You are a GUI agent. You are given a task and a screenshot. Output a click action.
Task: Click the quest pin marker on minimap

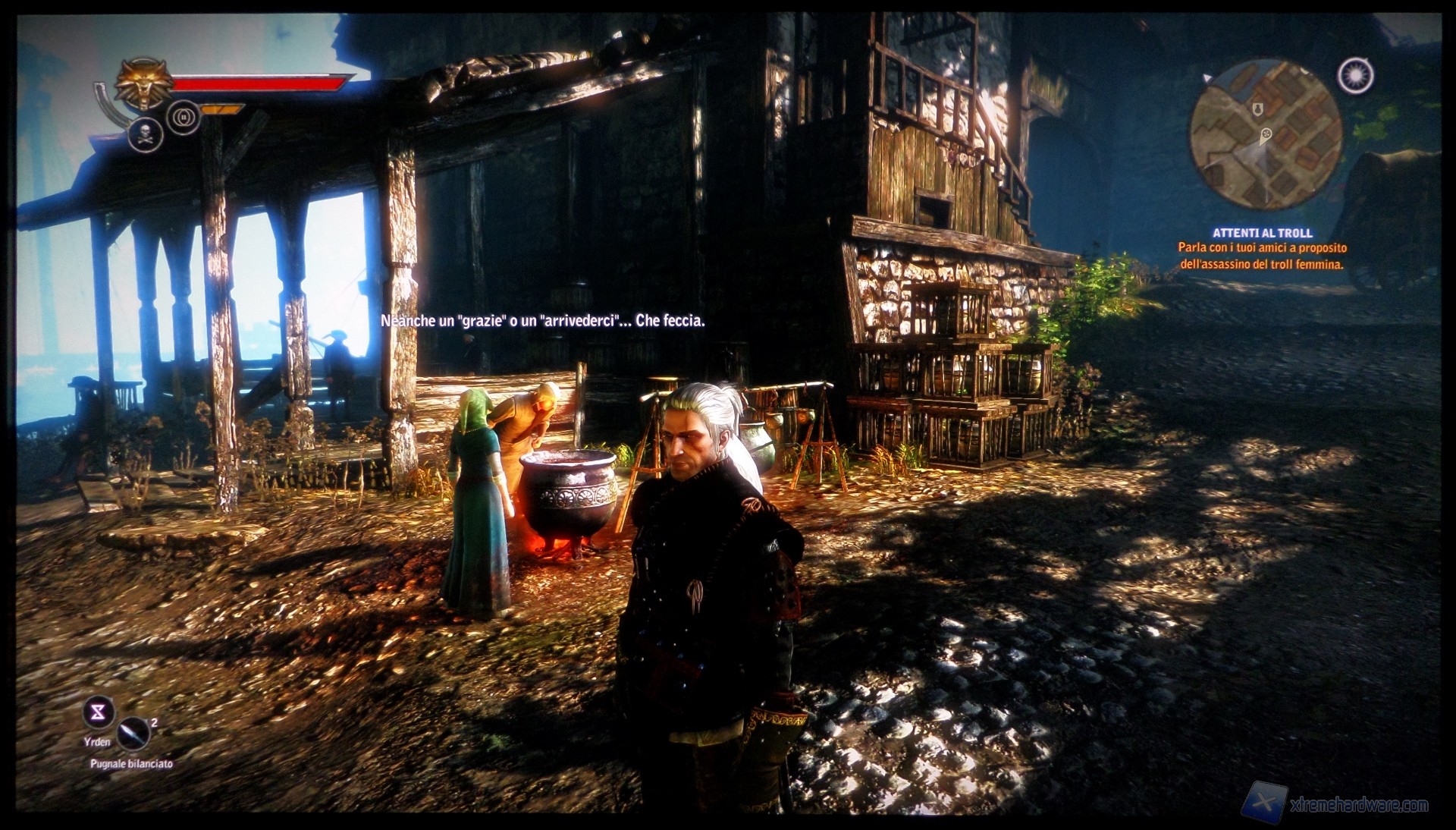point(1266,136)
